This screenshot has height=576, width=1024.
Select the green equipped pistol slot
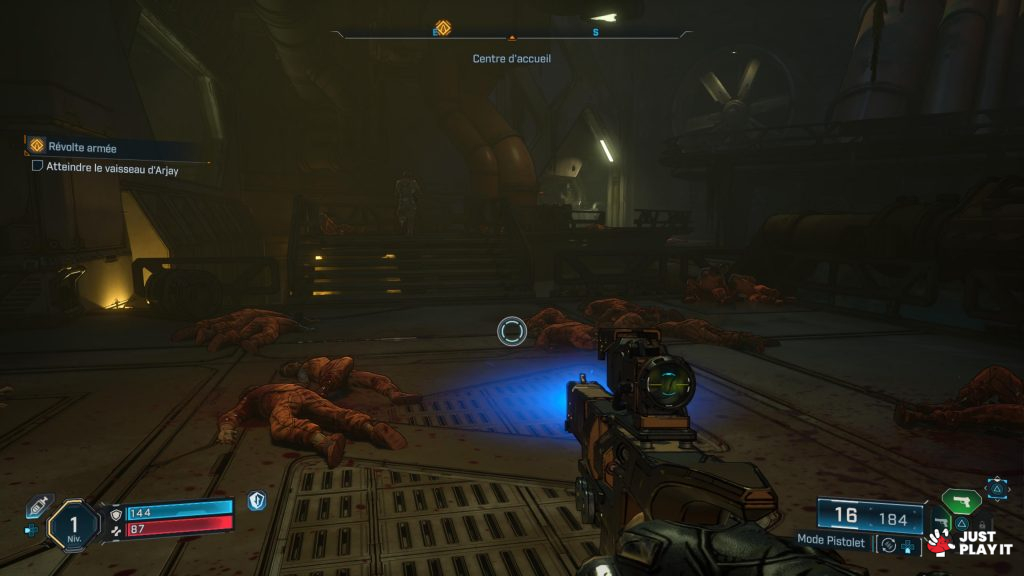pos(961,501)
